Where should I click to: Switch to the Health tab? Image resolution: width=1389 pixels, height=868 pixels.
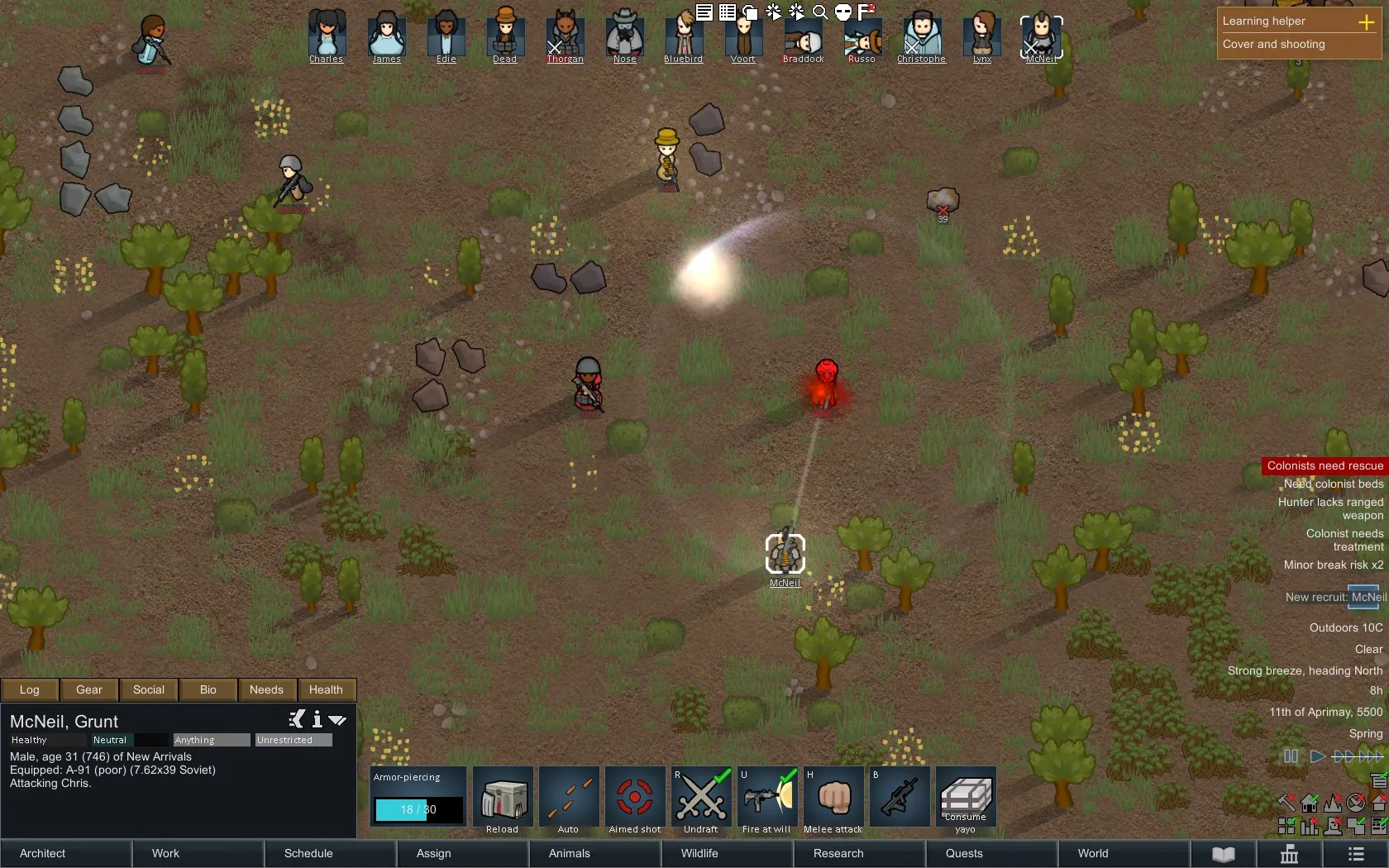click(326, 689)
